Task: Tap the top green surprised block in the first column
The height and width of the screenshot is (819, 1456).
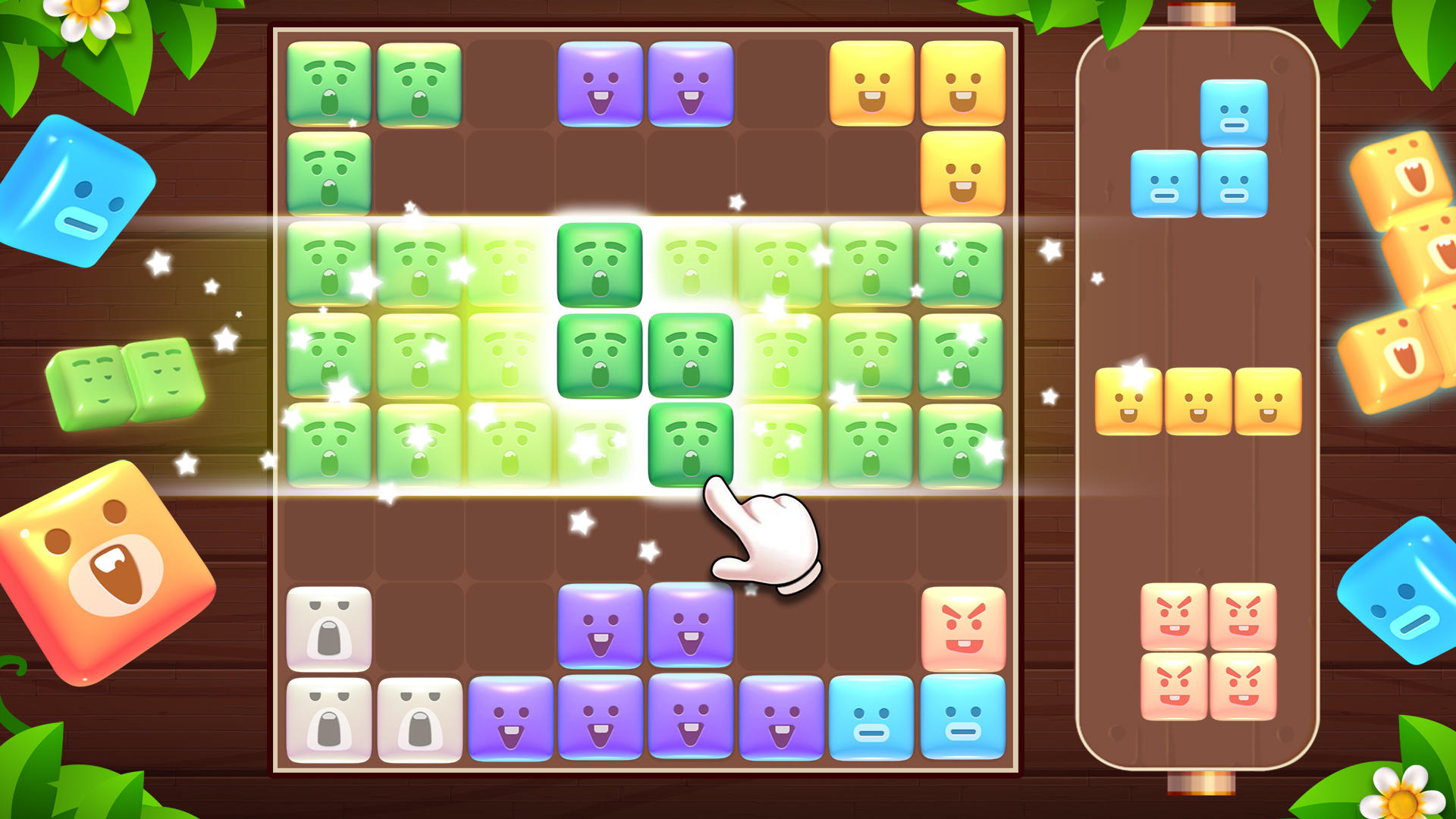Action: click(329, 83)
